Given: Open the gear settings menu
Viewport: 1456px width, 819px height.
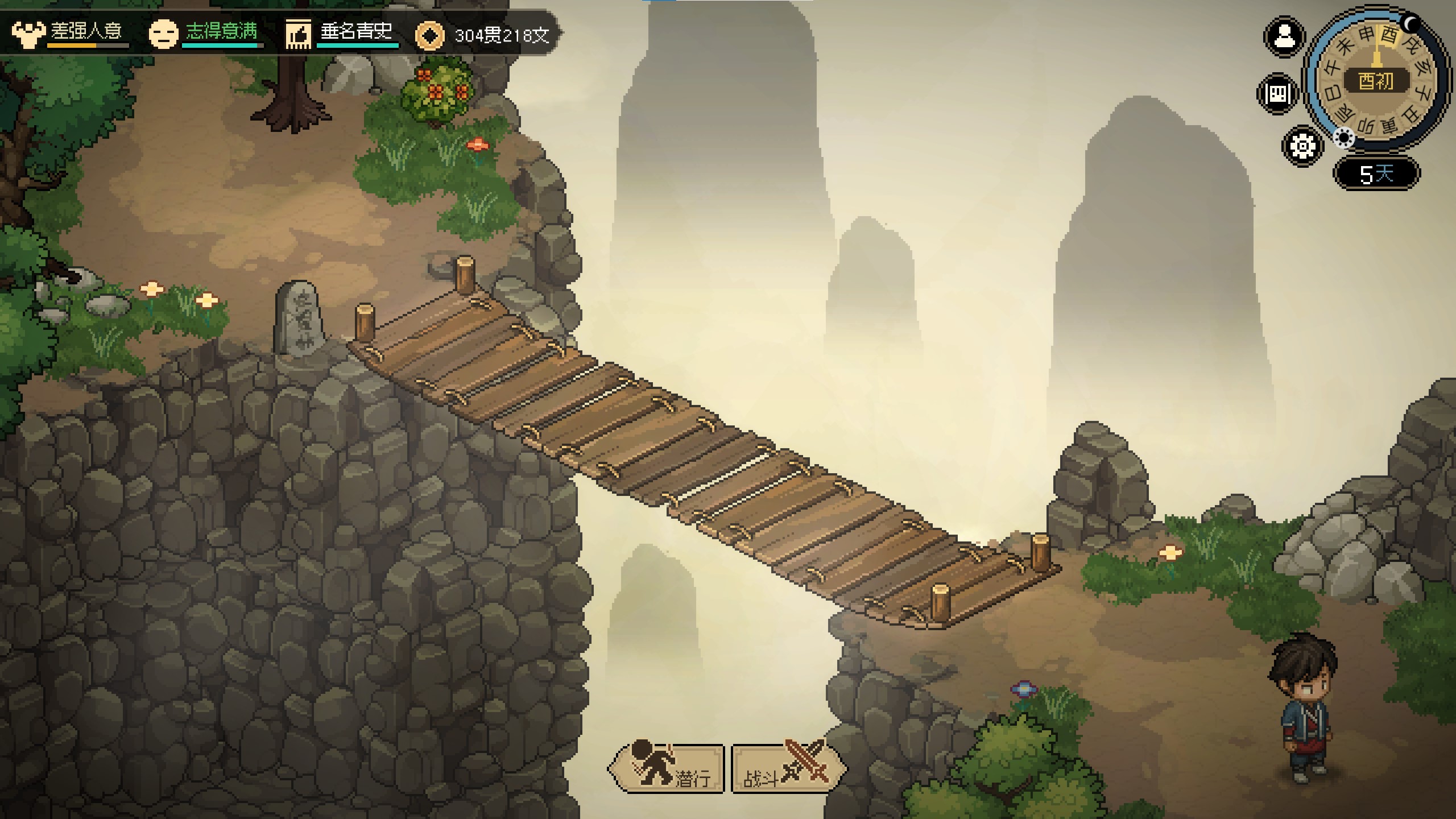Looking at the screenshot, I should click(x=1302, y=146).
